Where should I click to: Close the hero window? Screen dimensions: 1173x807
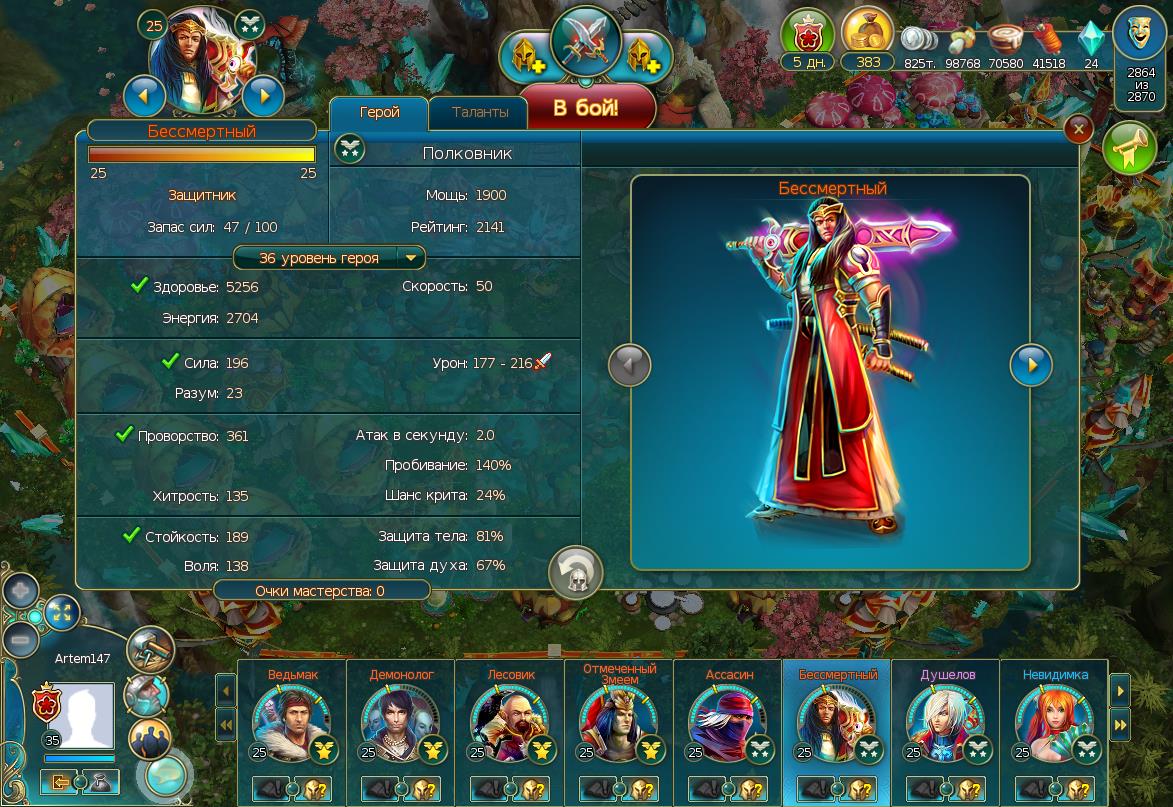(x=1077, y=129)
